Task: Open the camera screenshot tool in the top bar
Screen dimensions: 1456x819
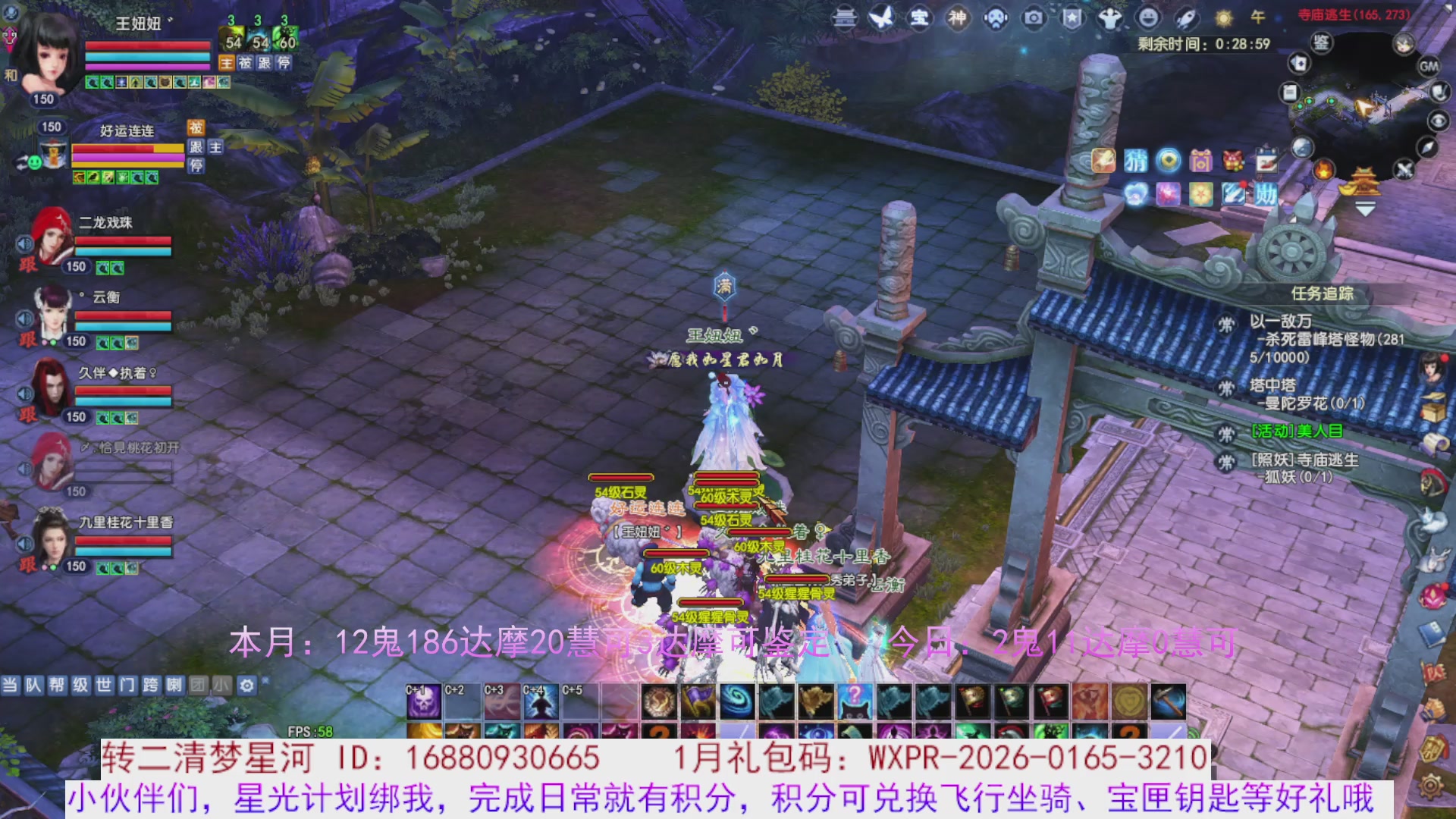Action: click(x=1034, y=18)
